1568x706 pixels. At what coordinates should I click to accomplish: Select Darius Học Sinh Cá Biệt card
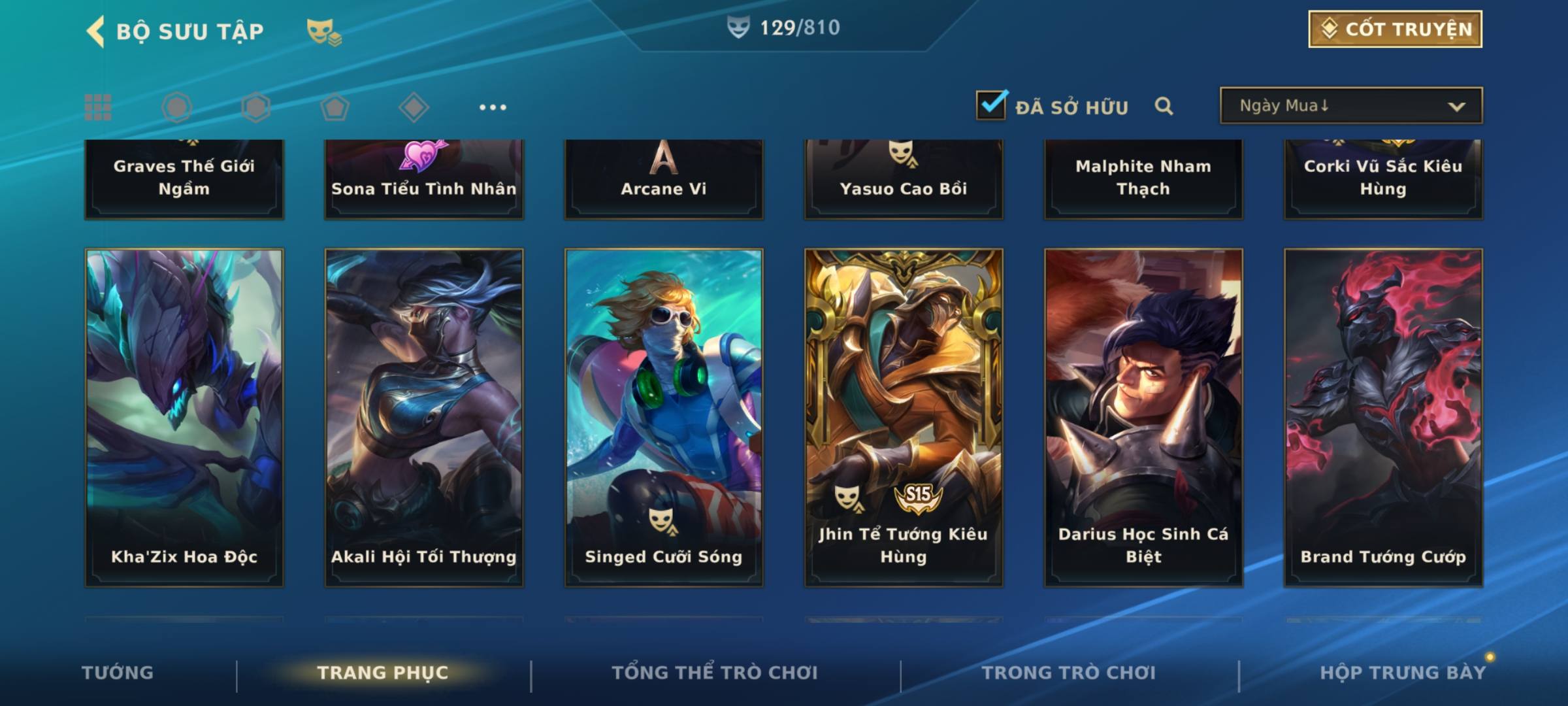[1143, 417]
